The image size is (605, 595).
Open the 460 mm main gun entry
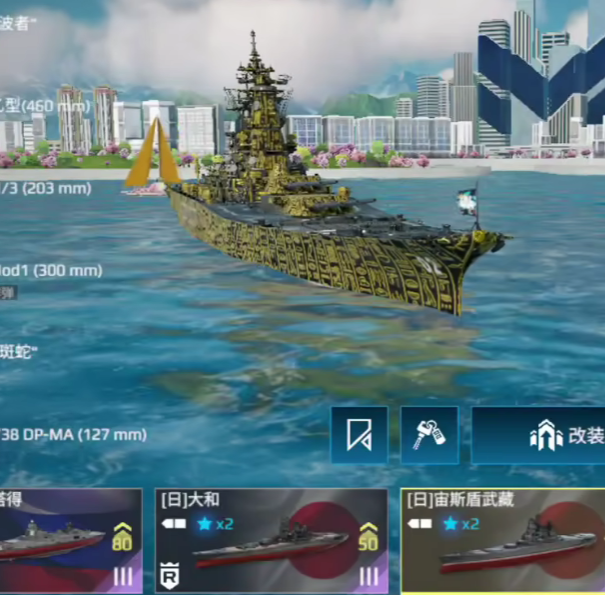(x=45, y=104)
